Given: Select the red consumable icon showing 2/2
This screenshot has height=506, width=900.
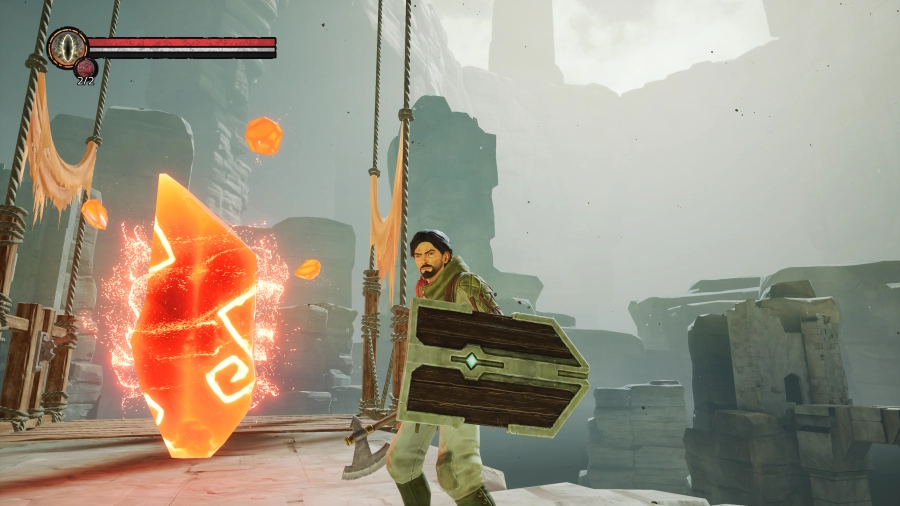Looking at the screenshot, I should click(85, 68).
